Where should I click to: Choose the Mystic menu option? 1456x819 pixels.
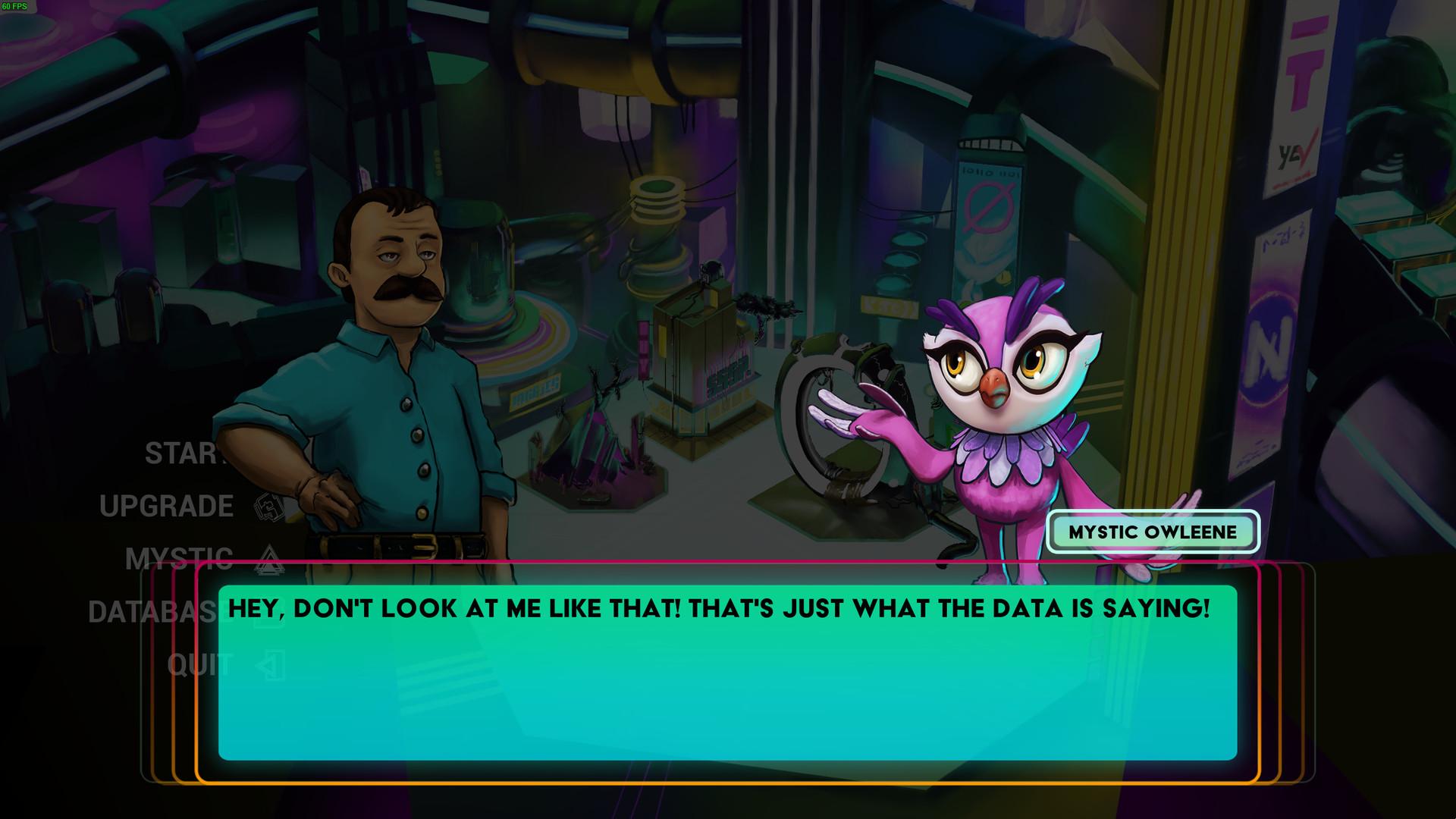point(179,559)
